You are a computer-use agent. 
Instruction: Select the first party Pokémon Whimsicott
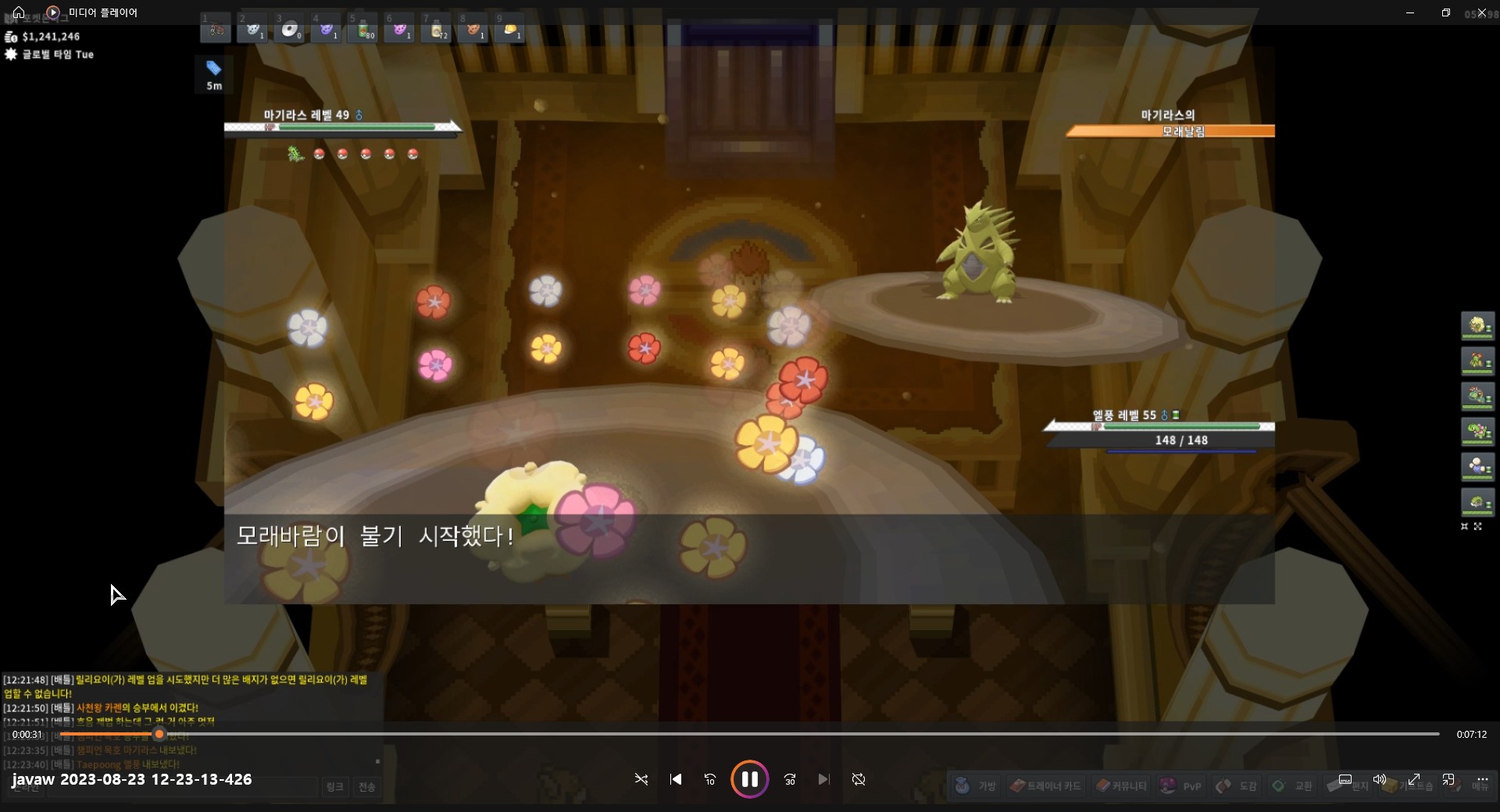[x=1477, y=325]
